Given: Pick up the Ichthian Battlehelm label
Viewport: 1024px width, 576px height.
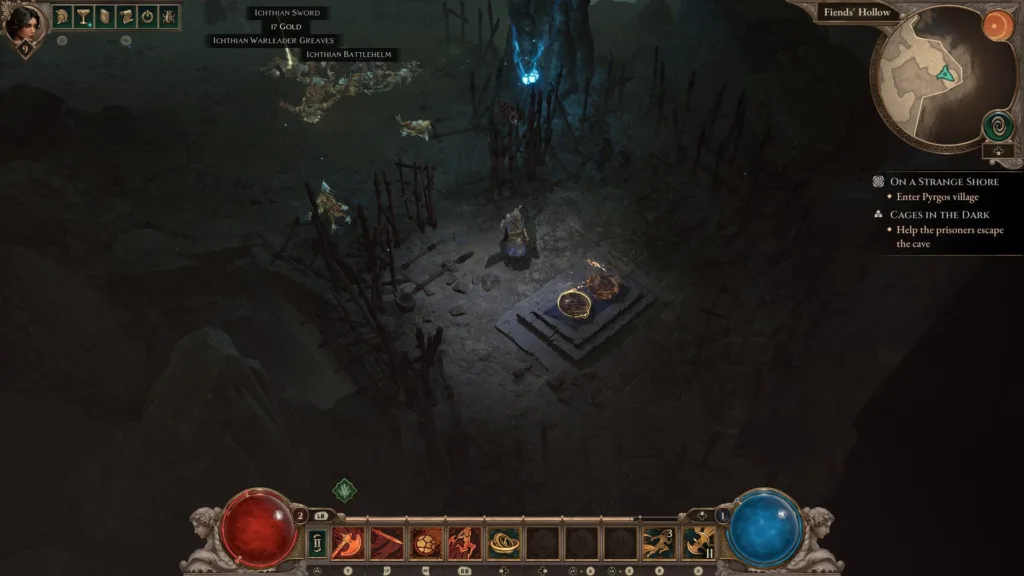Looking at the screenshot, I should coord(348,54).
